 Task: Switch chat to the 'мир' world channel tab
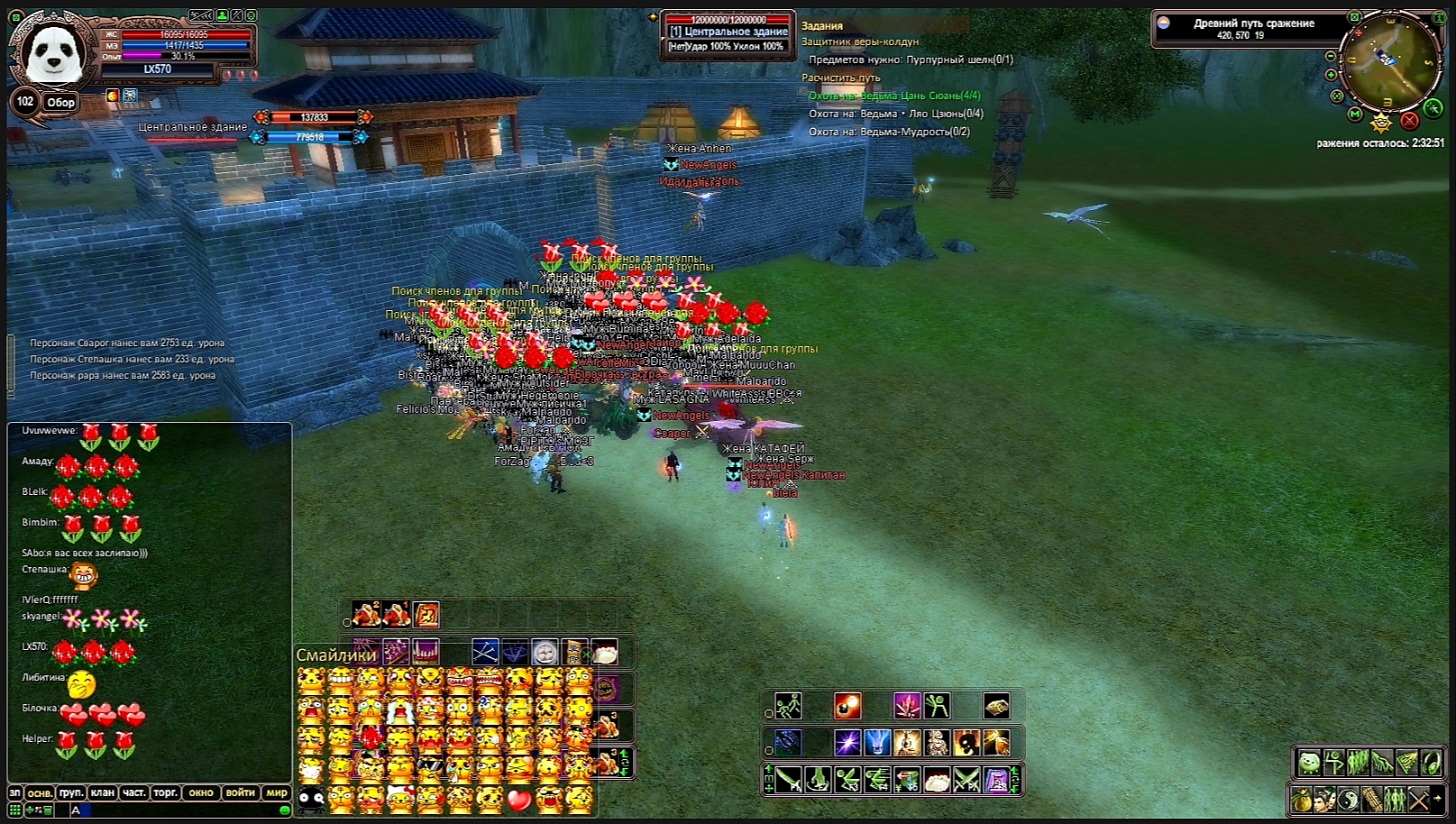[276, 793]
